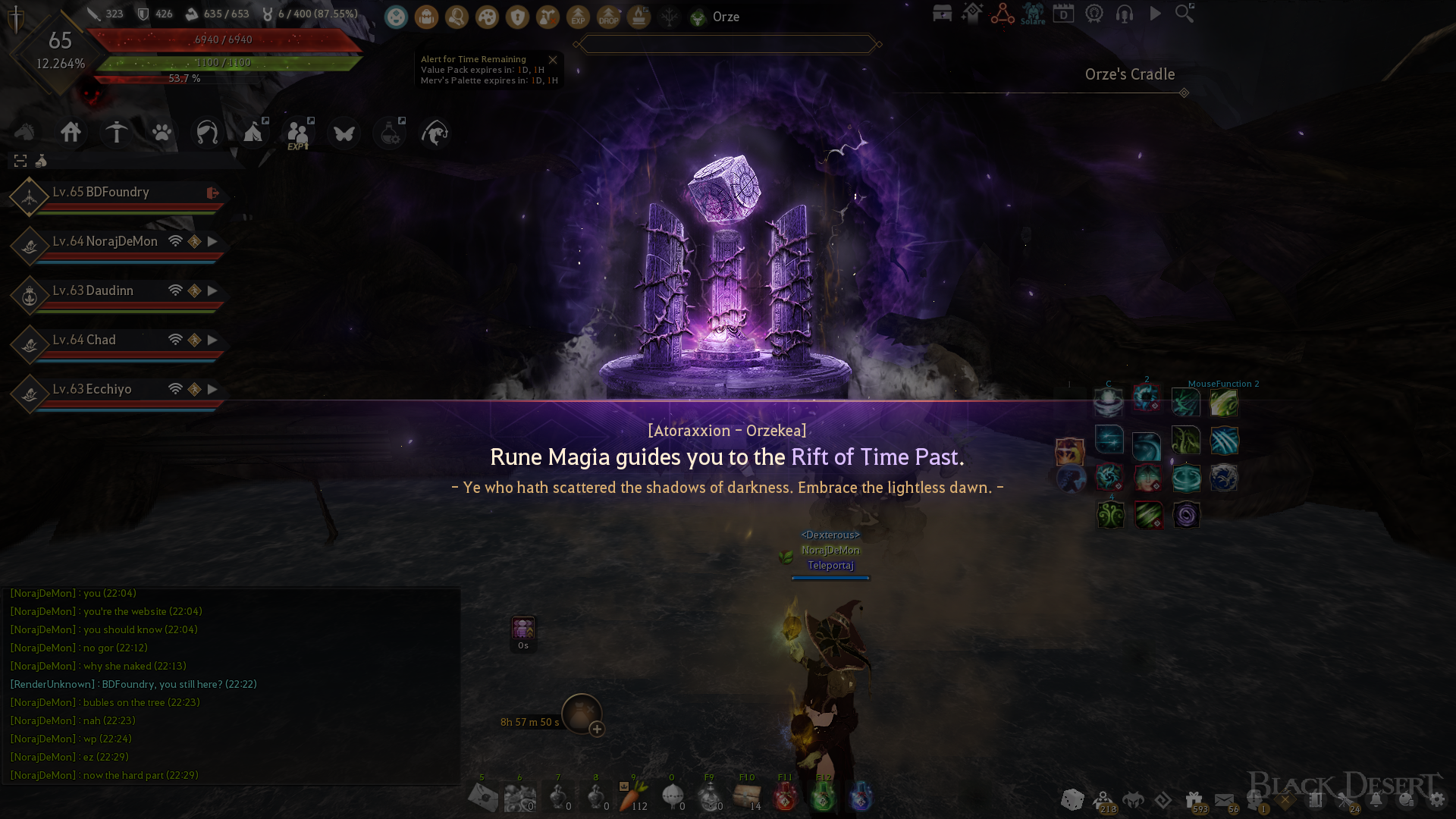The width and height of the screenshot is (1456, 819).
Task: Open the paw print pets icon
Action: point(162,133)
